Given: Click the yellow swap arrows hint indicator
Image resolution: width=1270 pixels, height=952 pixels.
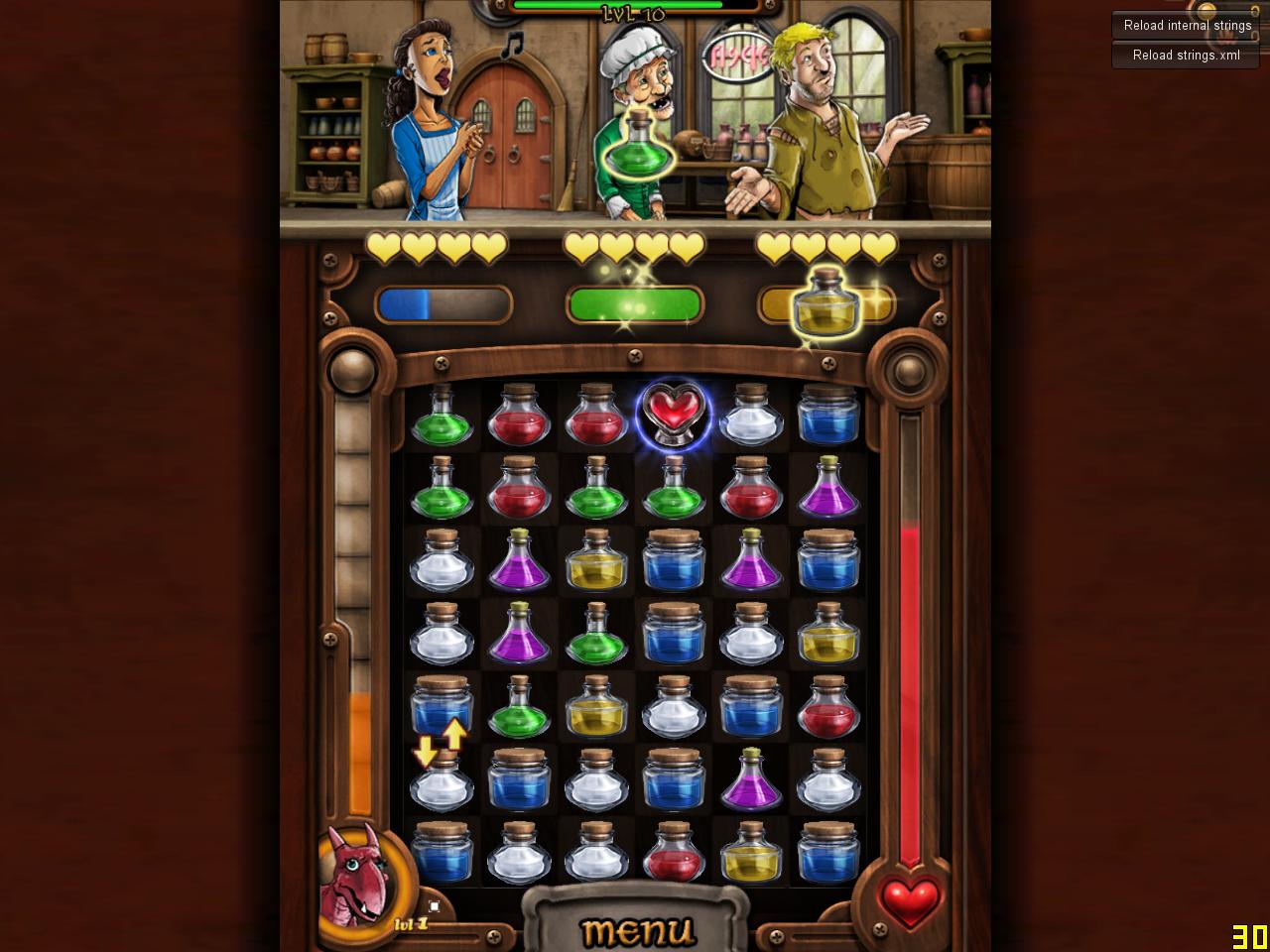Looking at the screenshot, I should (x=440, y=745).
